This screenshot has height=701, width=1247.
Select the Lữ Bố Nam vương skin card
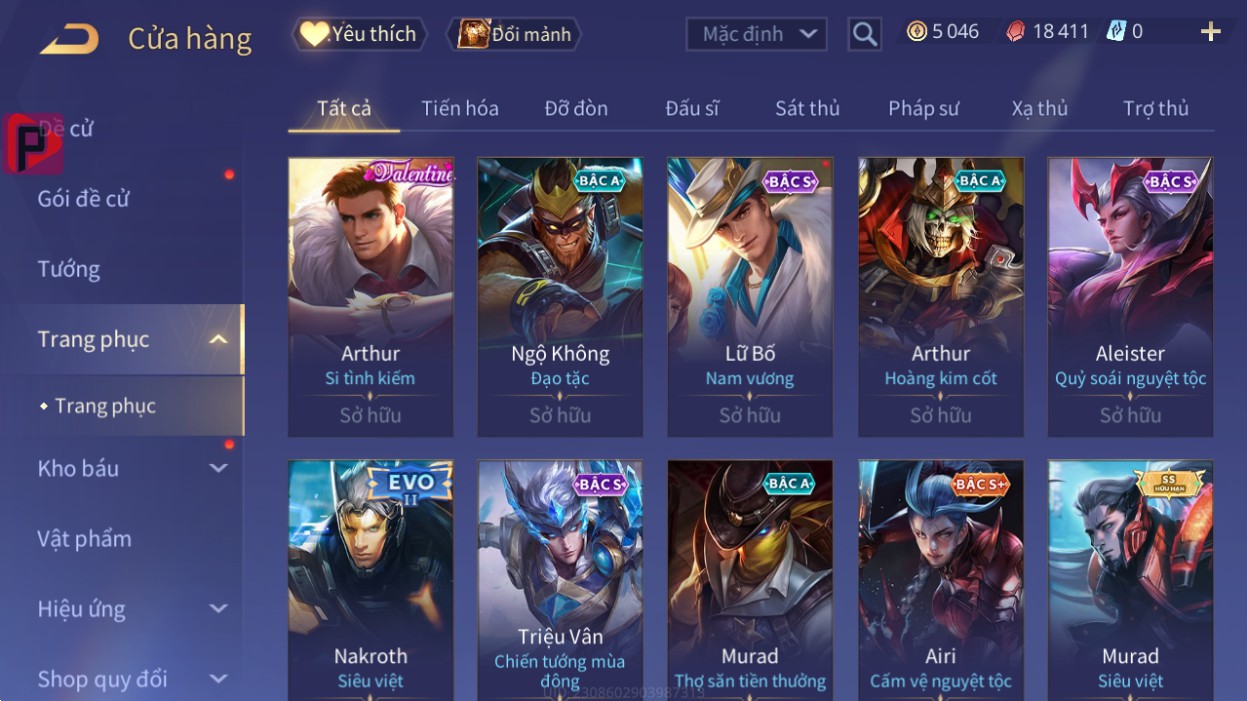tap(750, 296)
